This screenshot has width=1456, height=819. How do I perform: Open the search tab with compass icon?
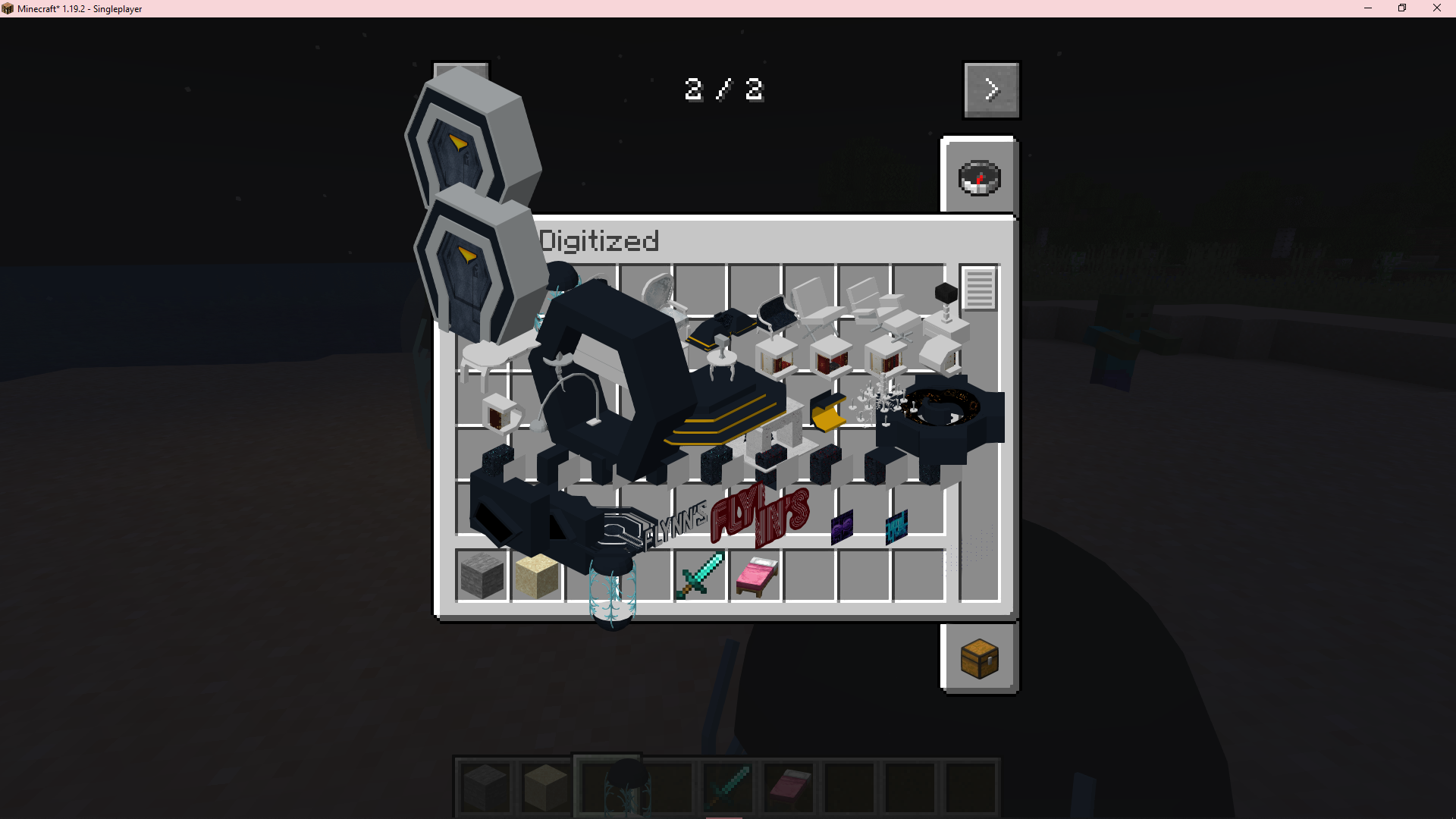click(x=978, y=178)
